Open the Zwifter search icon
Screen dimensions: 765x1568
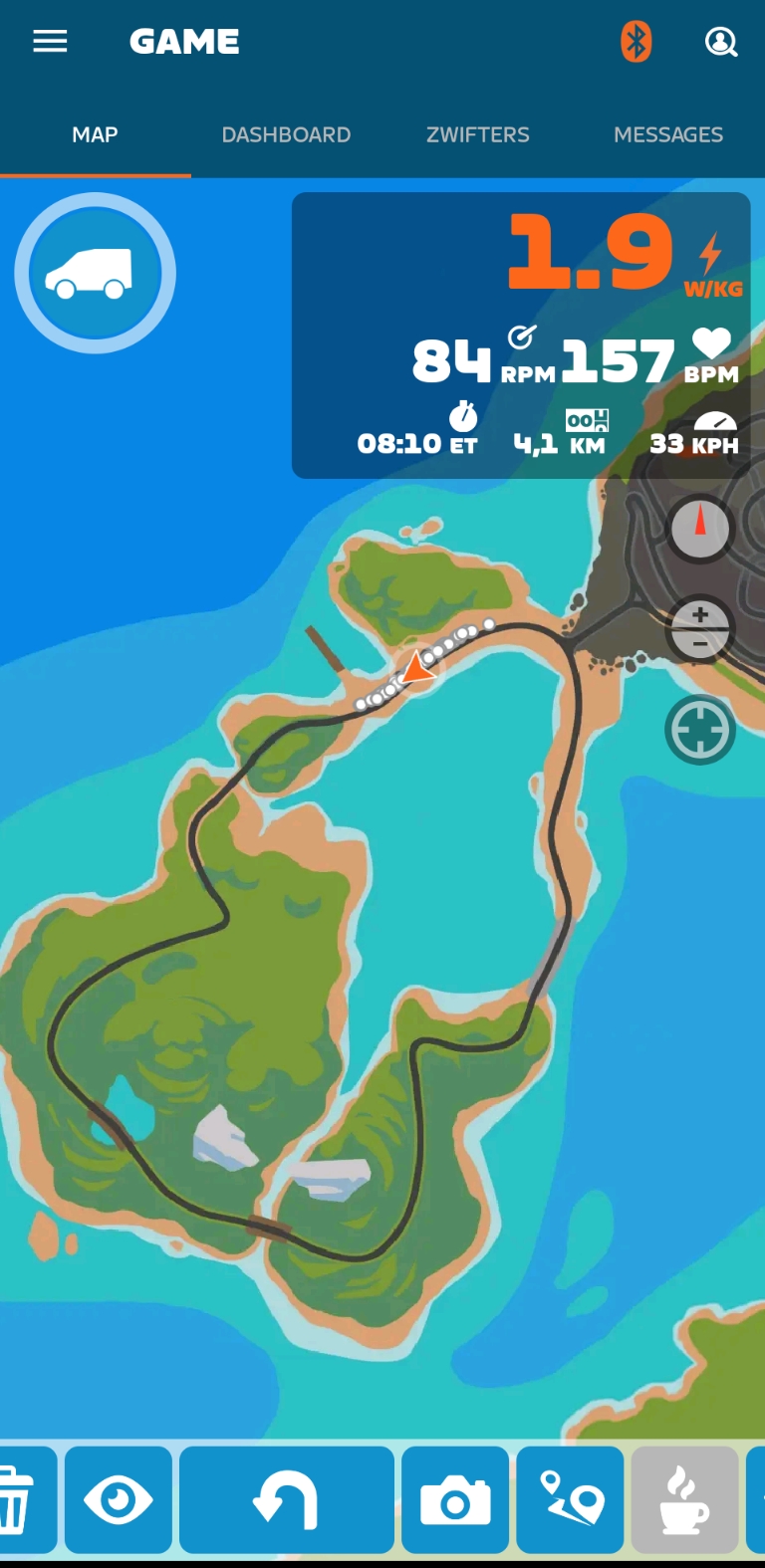coord(720,42)
